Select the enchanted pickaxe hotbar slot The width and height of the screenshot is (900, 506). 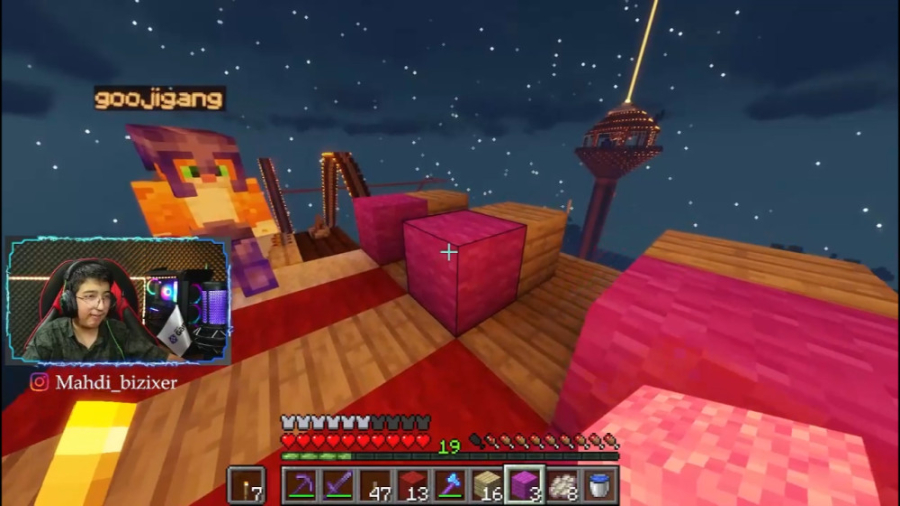click(300, 485)
